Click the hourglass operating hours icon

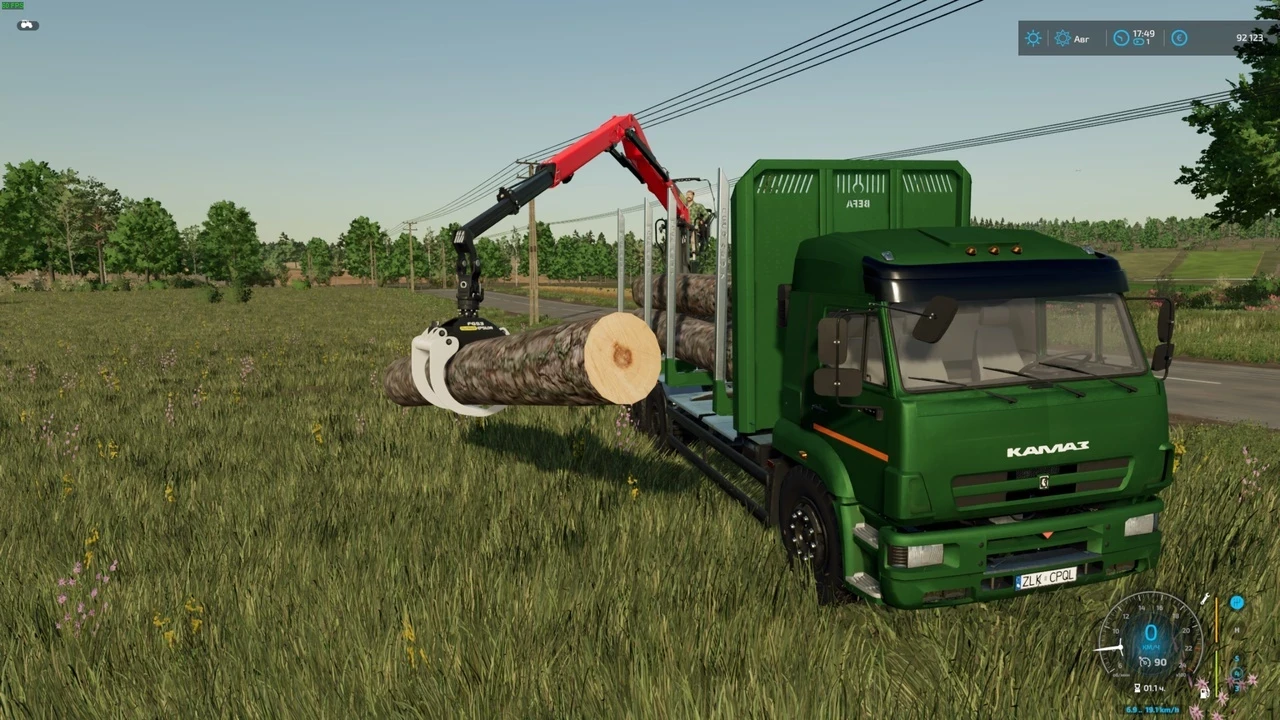(x=1137, y=687)
